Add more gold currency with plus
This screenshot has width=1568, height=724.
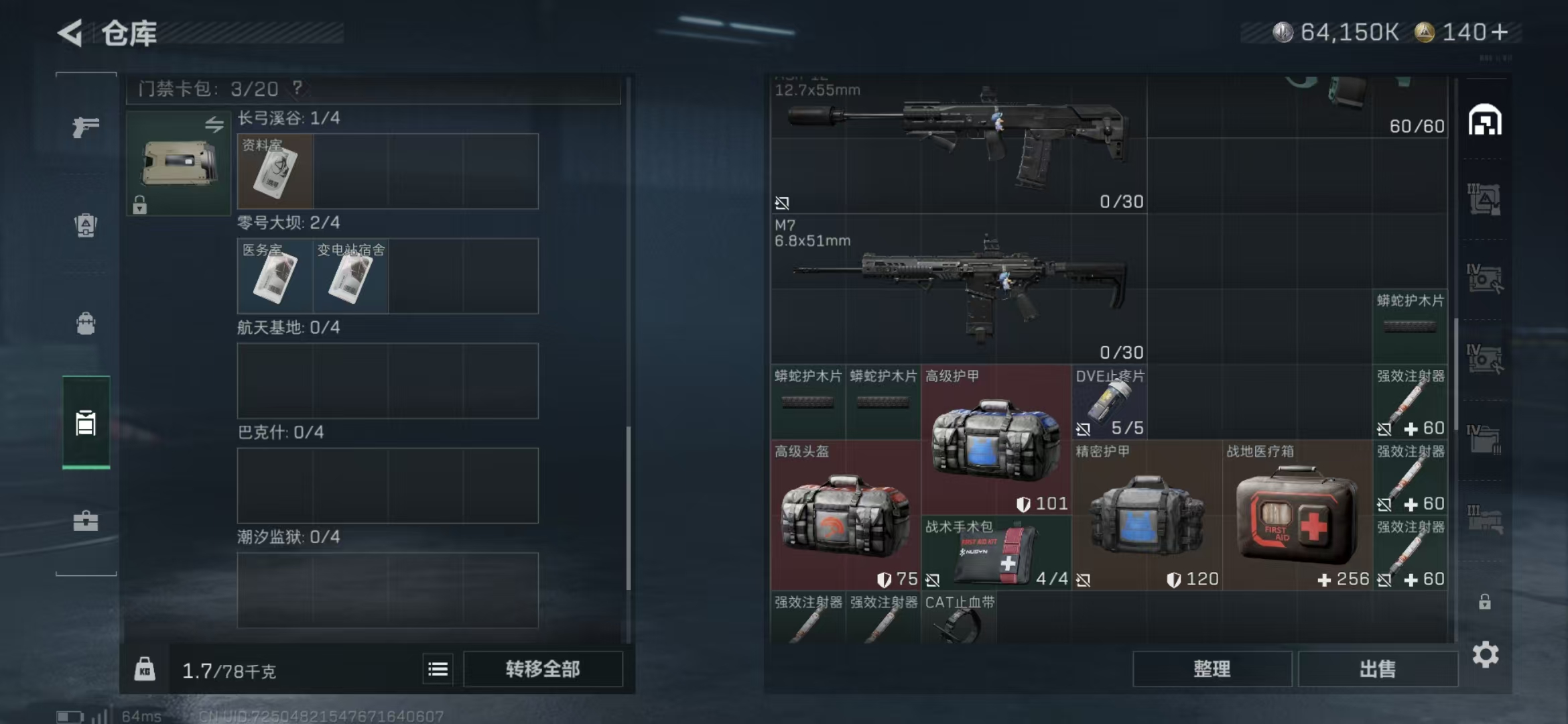1500,32
